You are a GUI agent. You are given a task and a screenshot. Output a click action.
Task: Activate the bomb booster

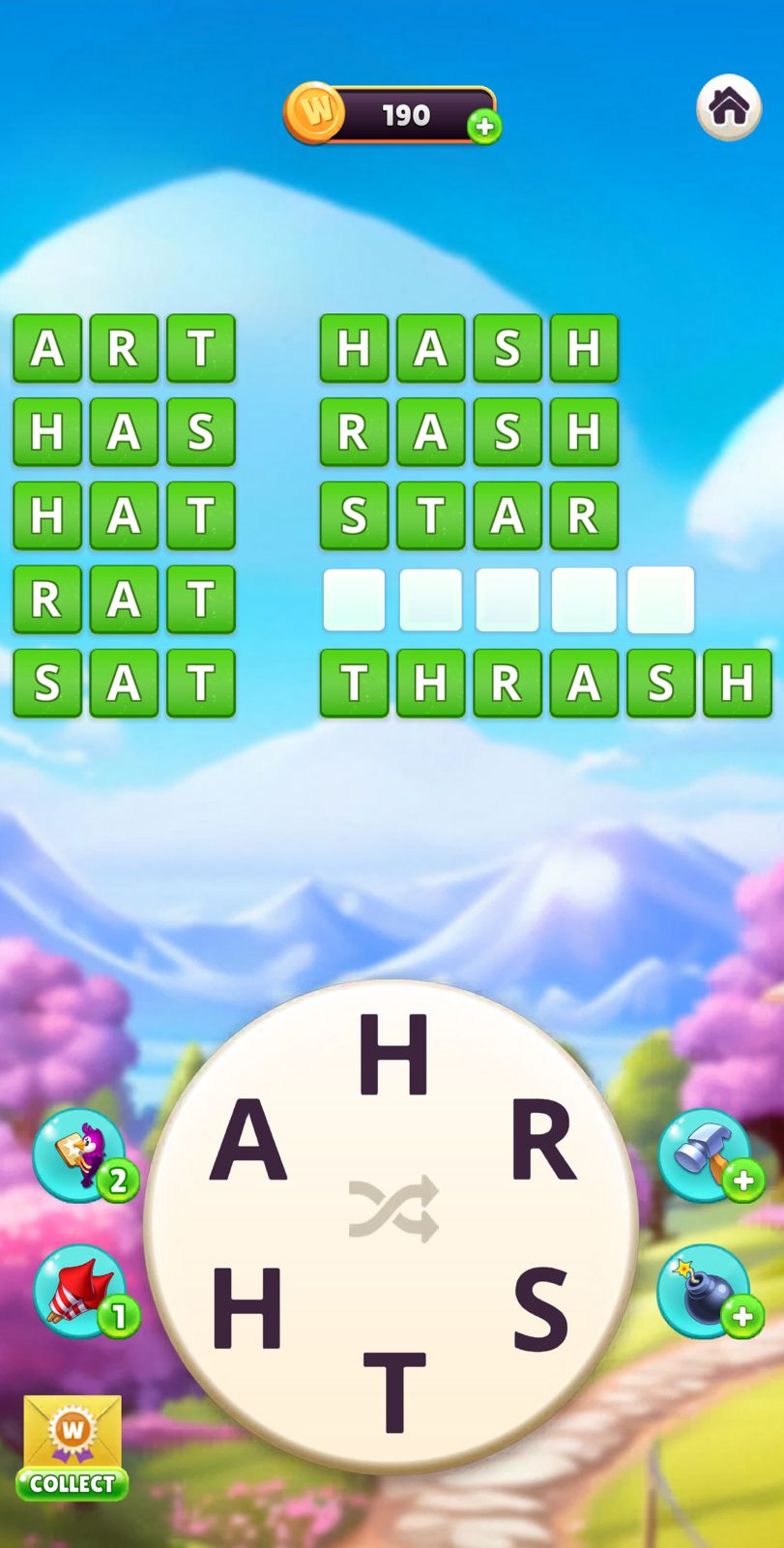coord(705,1292)
